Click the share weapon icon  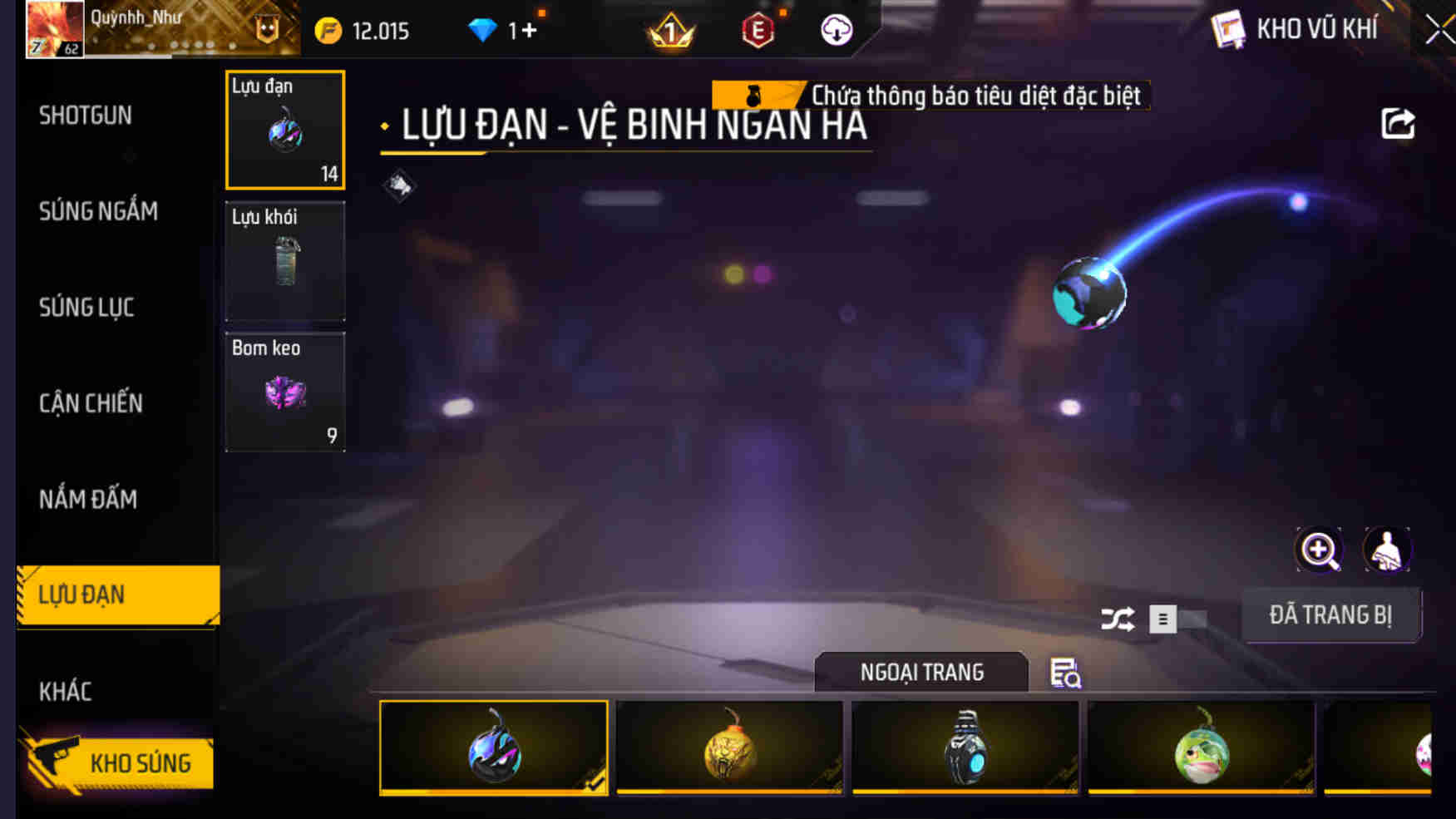click(1399, 123)
